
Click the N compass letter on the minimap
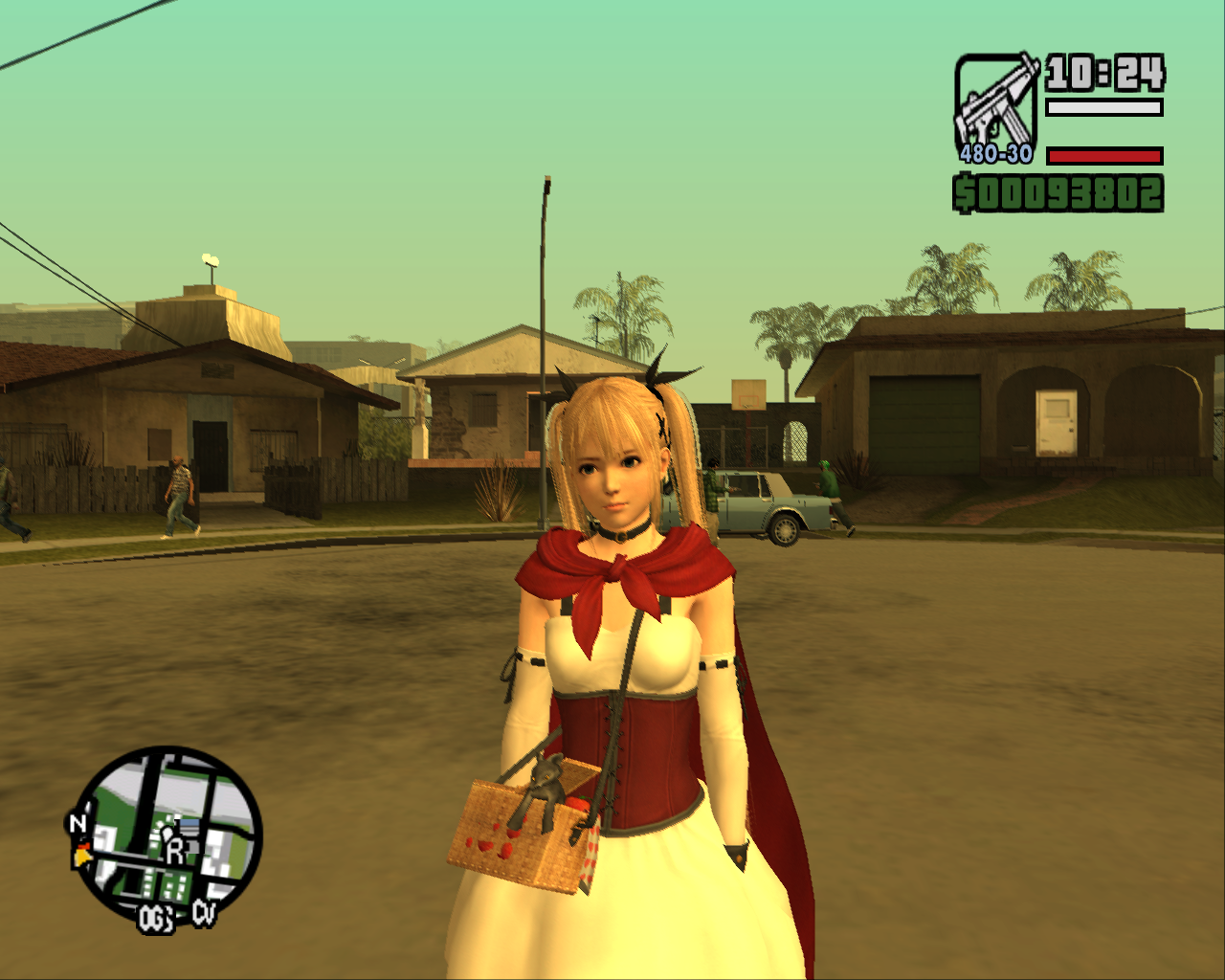click(78, 823)
